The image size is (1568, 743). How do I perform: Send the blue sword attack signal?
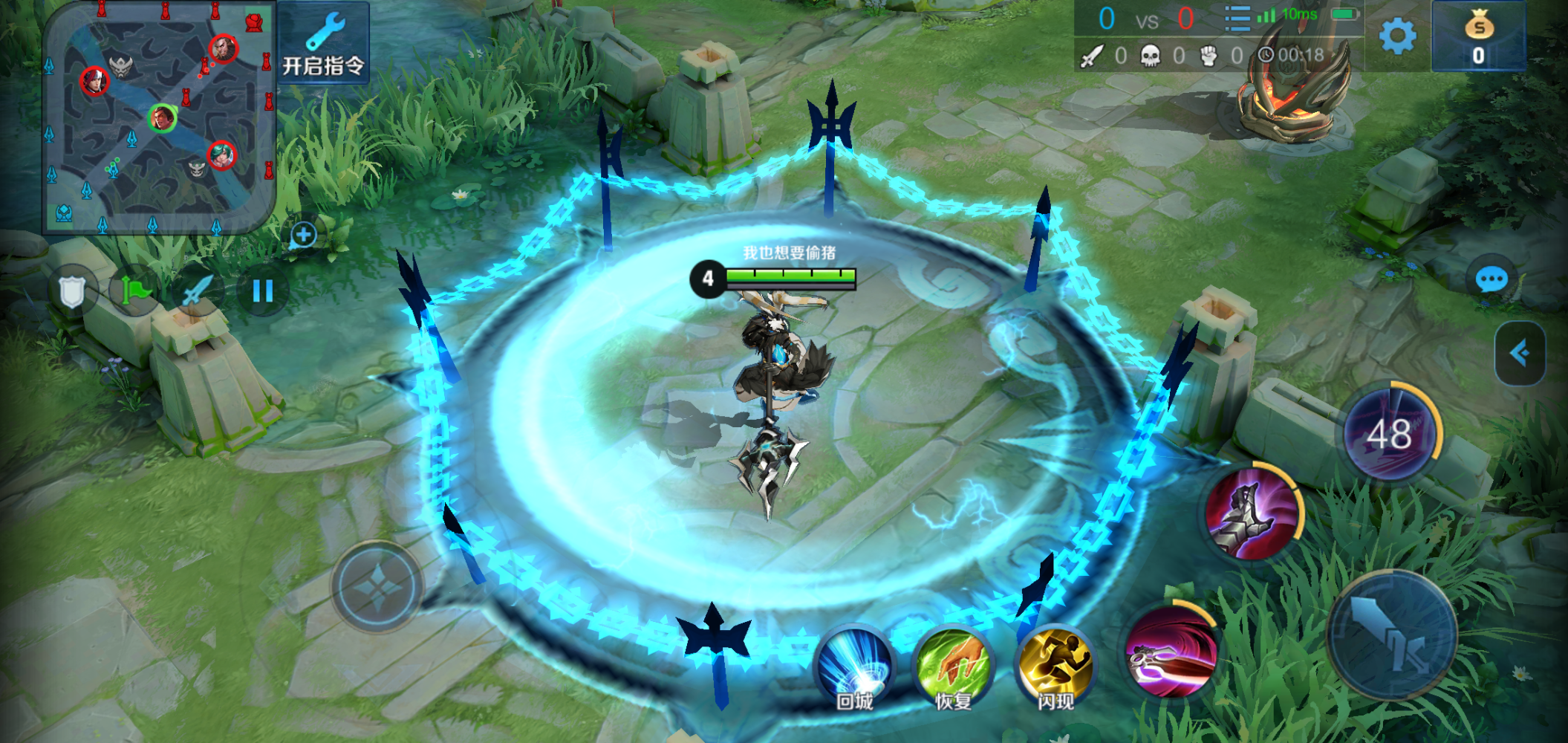tap(198, 291)
